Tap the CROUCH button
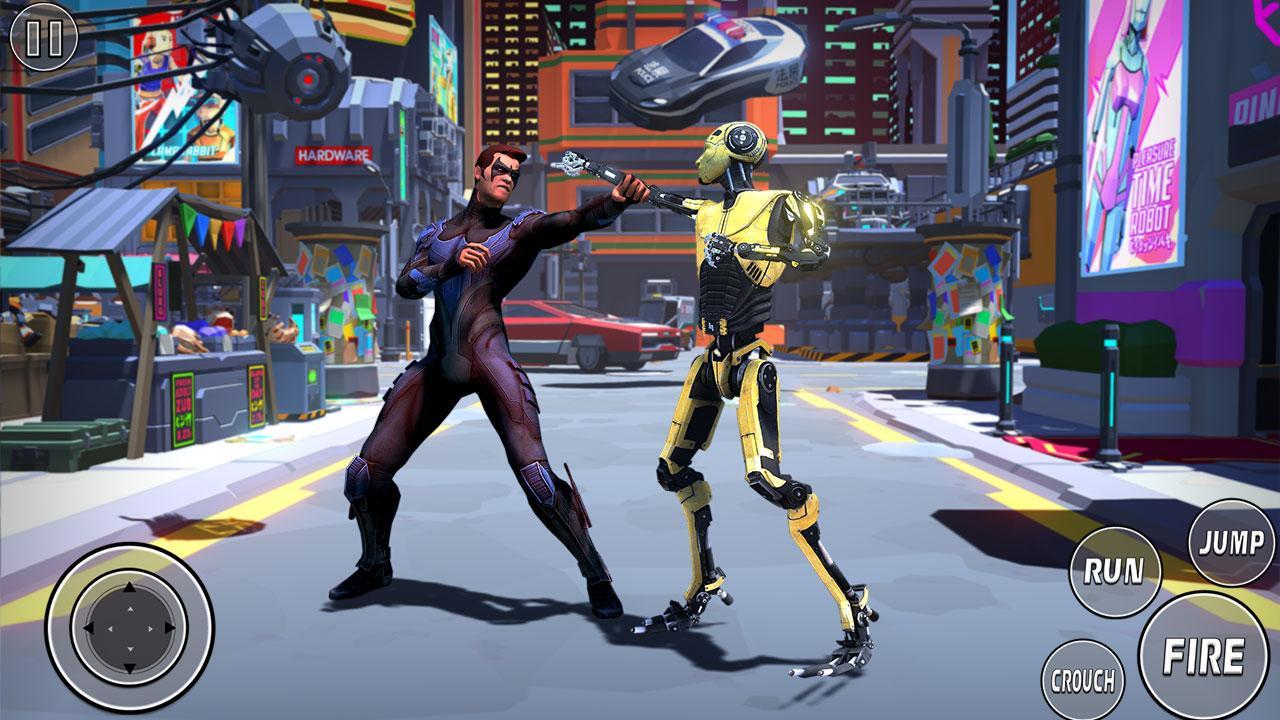 pyautogui.click(x=1082, y=681)
